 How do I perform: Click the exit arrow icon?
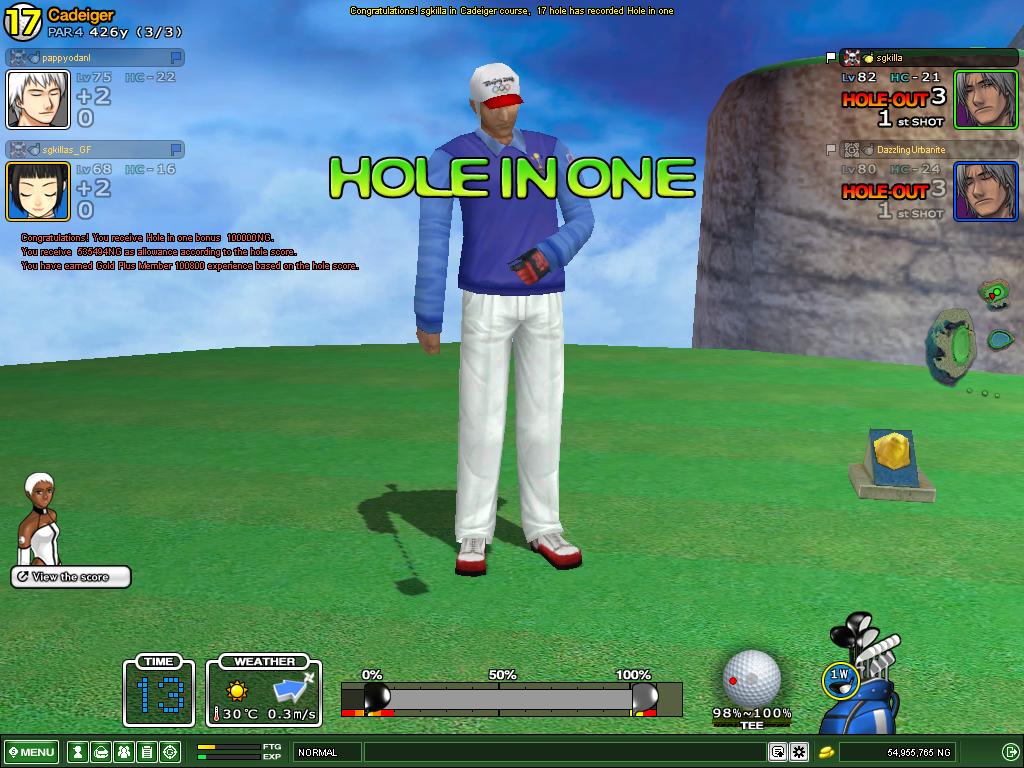click(1010, 752)
